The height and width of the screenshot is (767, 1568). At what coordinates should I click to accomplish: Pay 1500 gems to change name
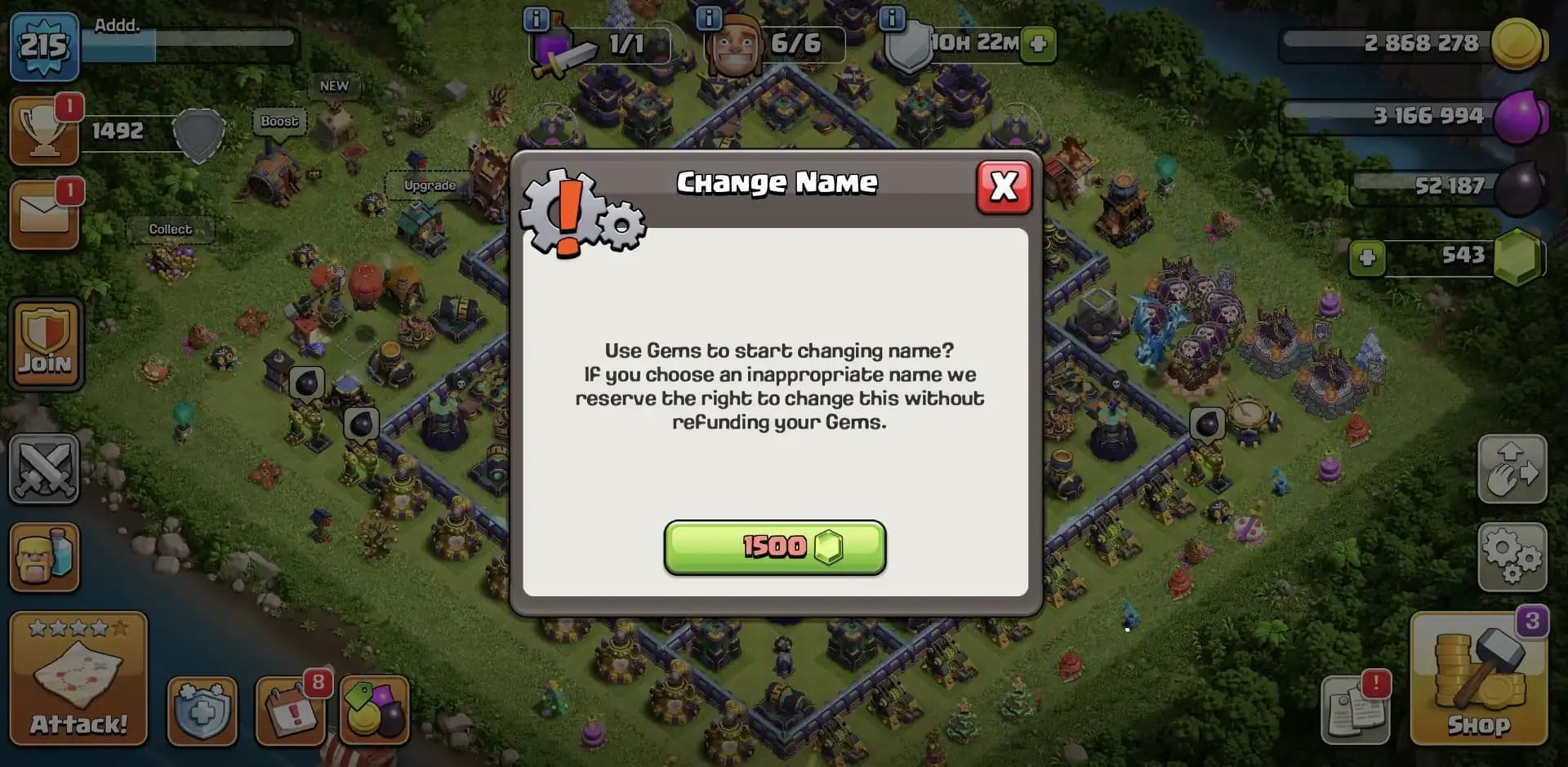774,548
